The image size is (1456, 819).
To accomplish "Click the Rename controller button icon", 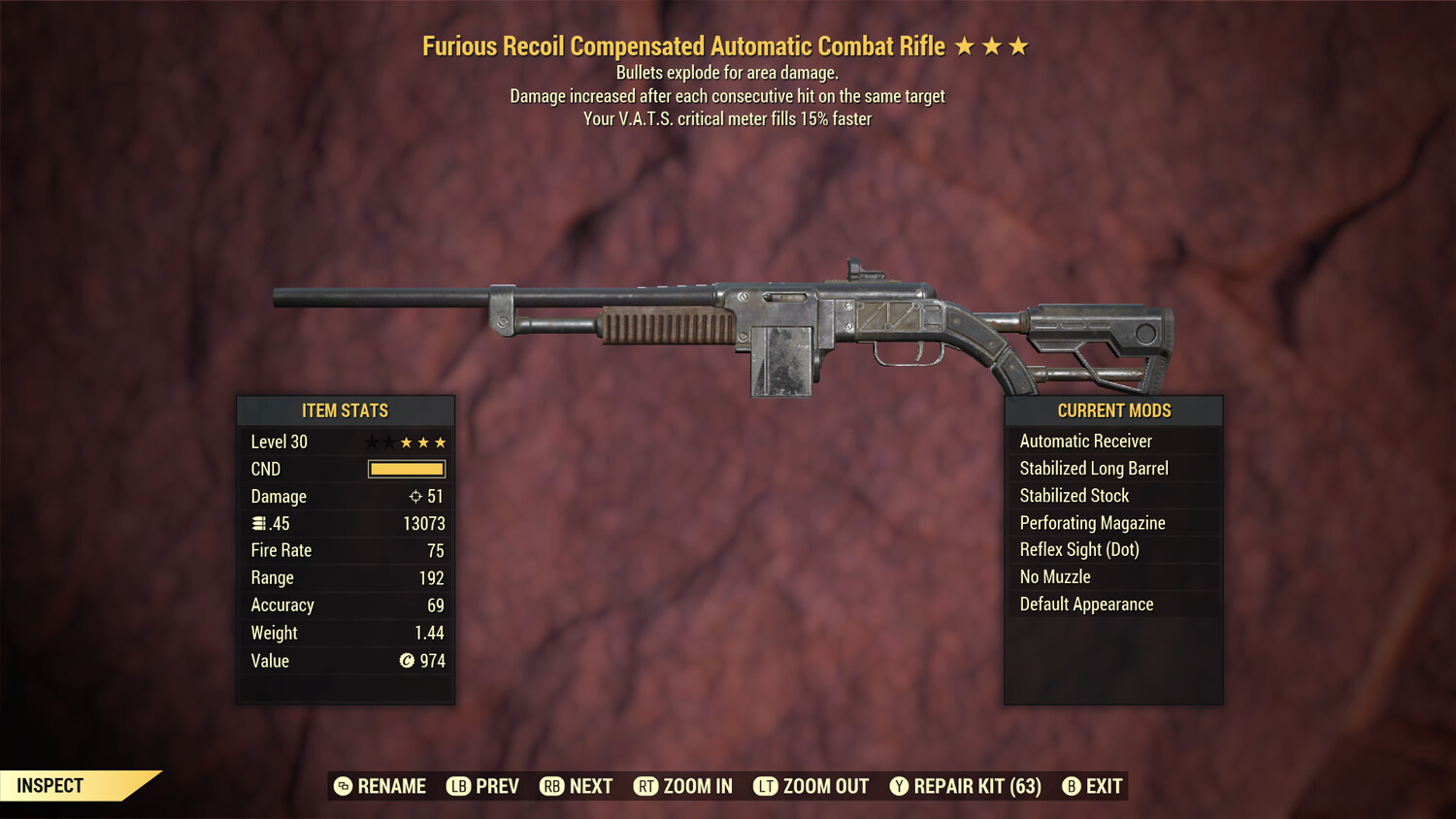I will pyautogui.click(x=344, y=786).
